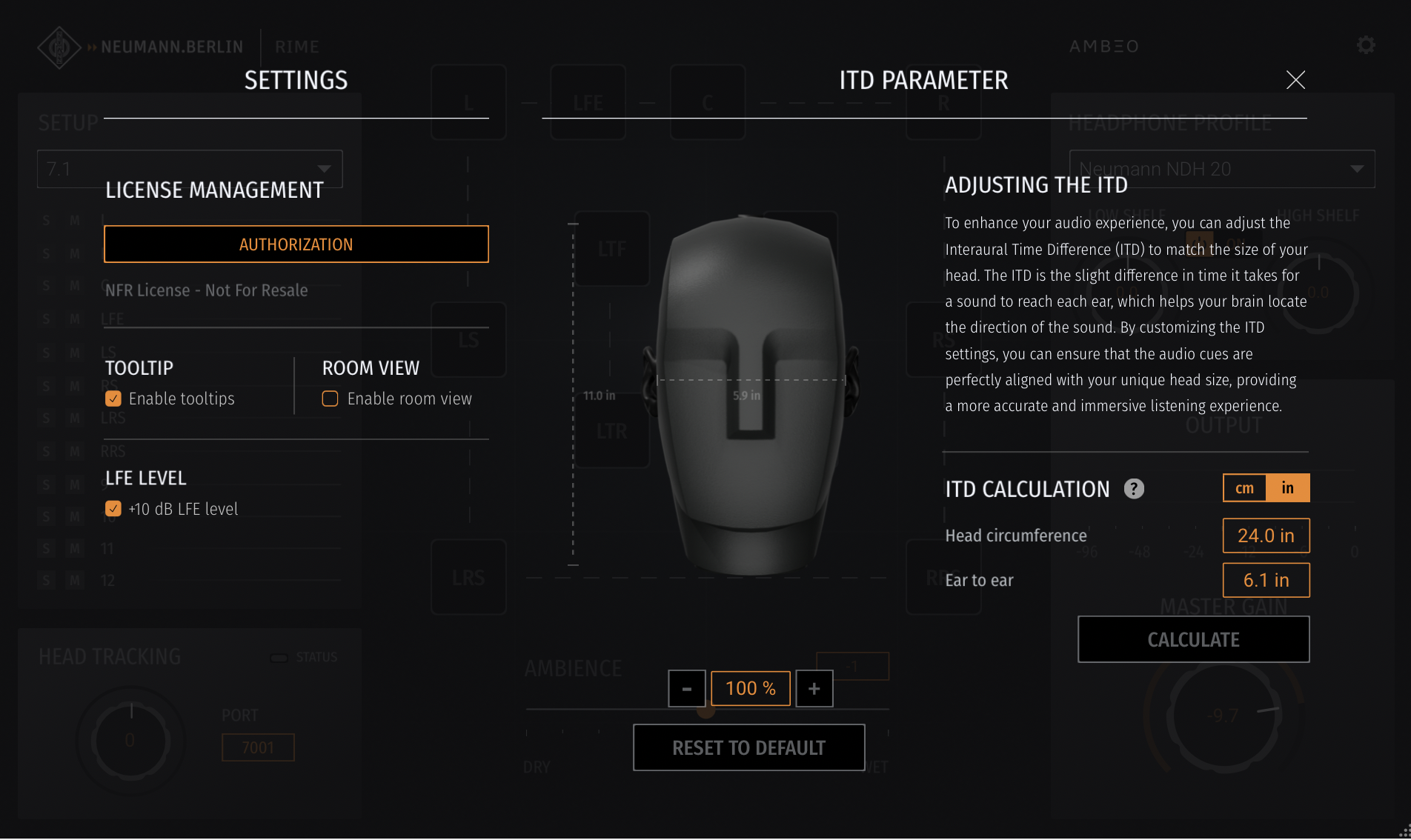
Task: Open the settings gear icon
Action: 1366,45
